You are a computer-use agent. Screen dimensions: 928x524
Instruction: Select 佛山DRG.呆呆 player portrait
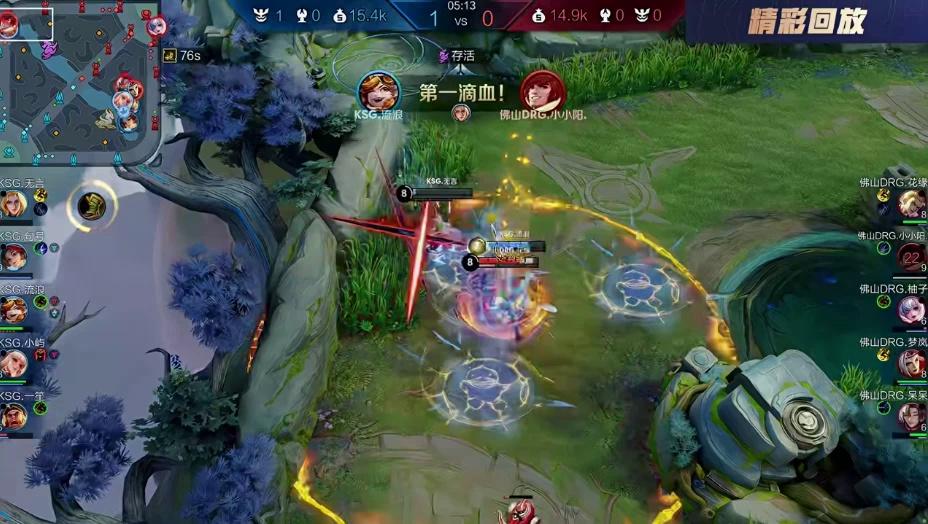911,416
